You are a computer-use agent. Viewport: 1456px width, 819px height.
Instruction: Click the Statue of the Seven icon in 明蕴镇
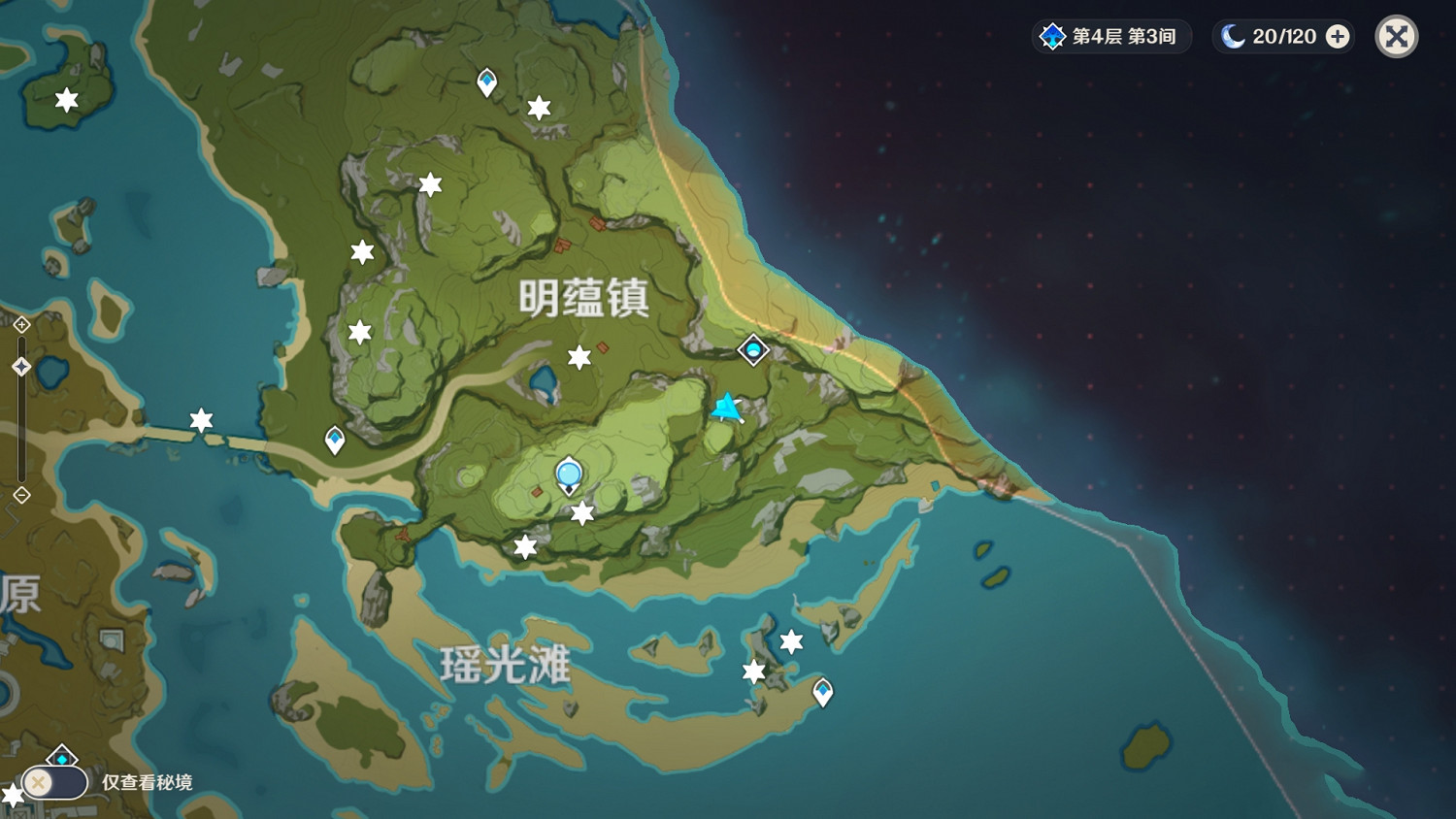point(569,475)
